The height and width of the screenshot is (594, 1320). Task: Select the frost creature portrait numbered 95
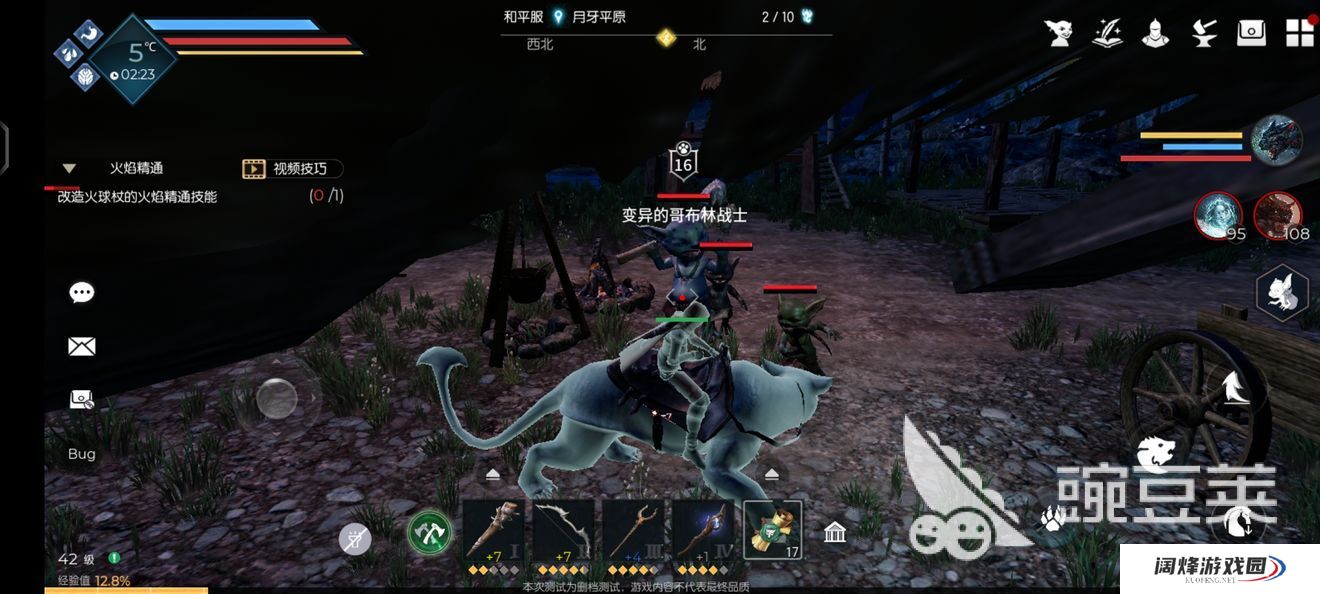1218,216
